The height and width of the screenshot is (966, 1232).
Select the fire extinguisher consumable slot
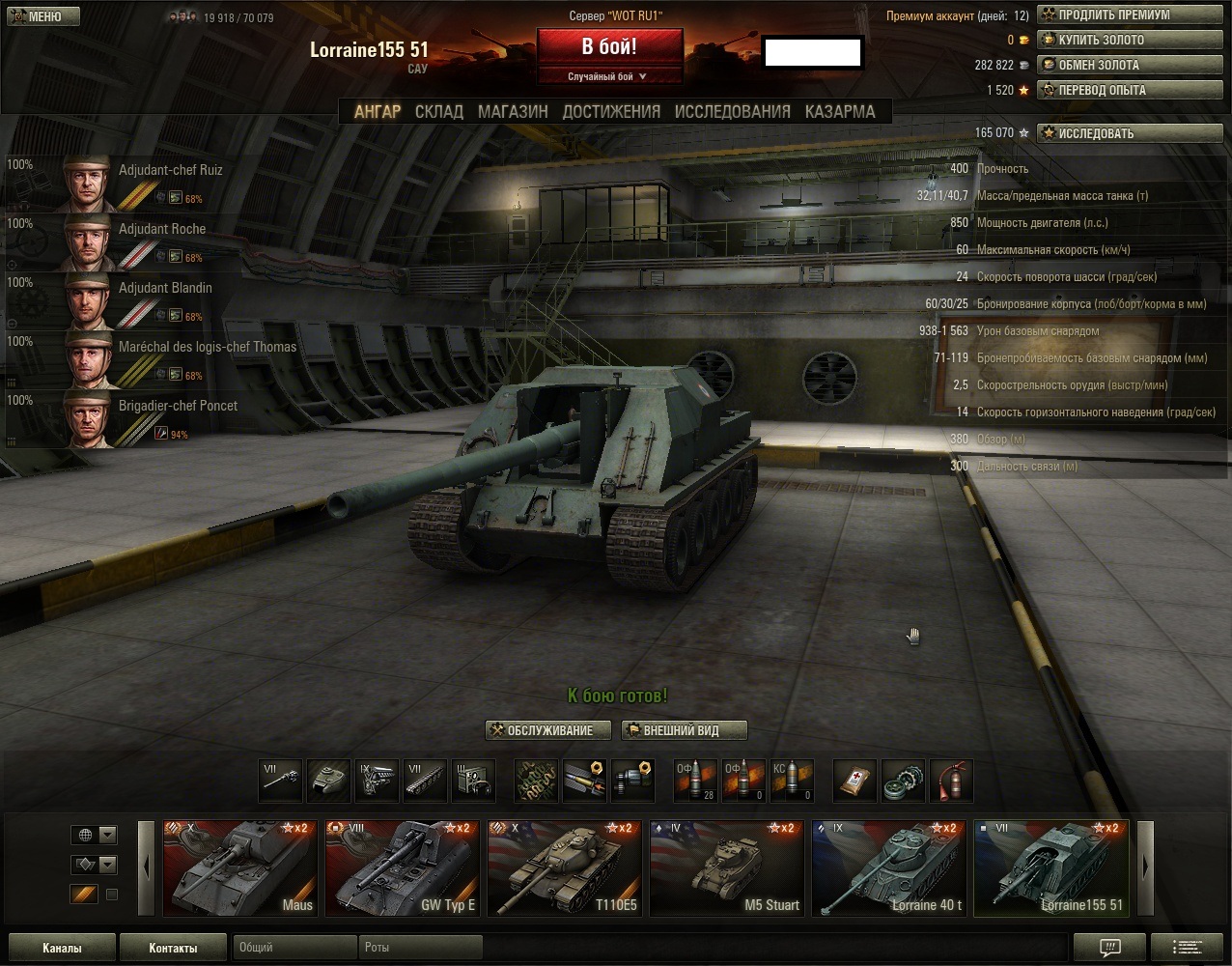[951, 781]
